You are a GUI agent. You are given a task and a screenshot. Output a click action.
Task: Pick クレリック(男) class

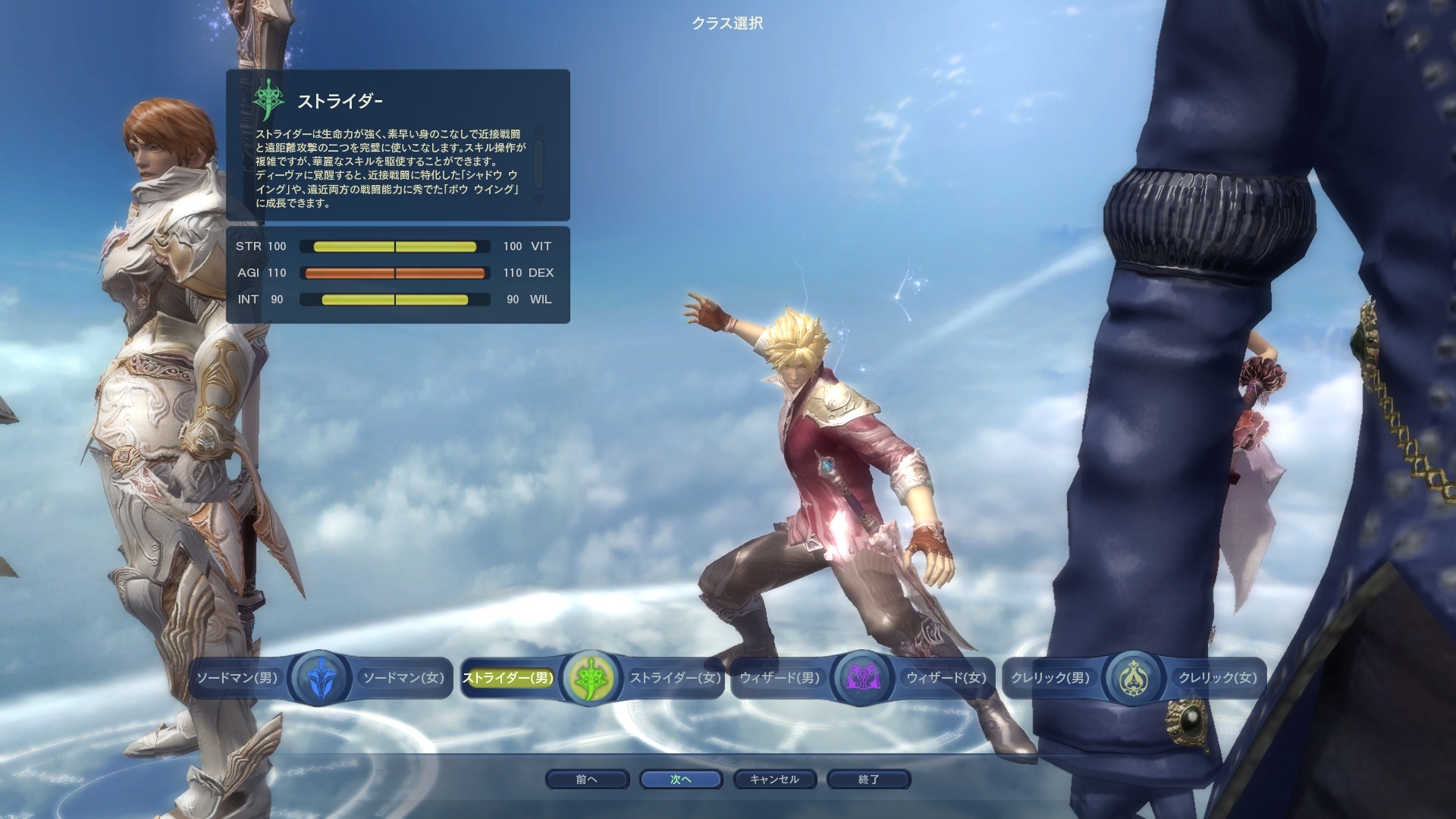[x=1050, y=678]
